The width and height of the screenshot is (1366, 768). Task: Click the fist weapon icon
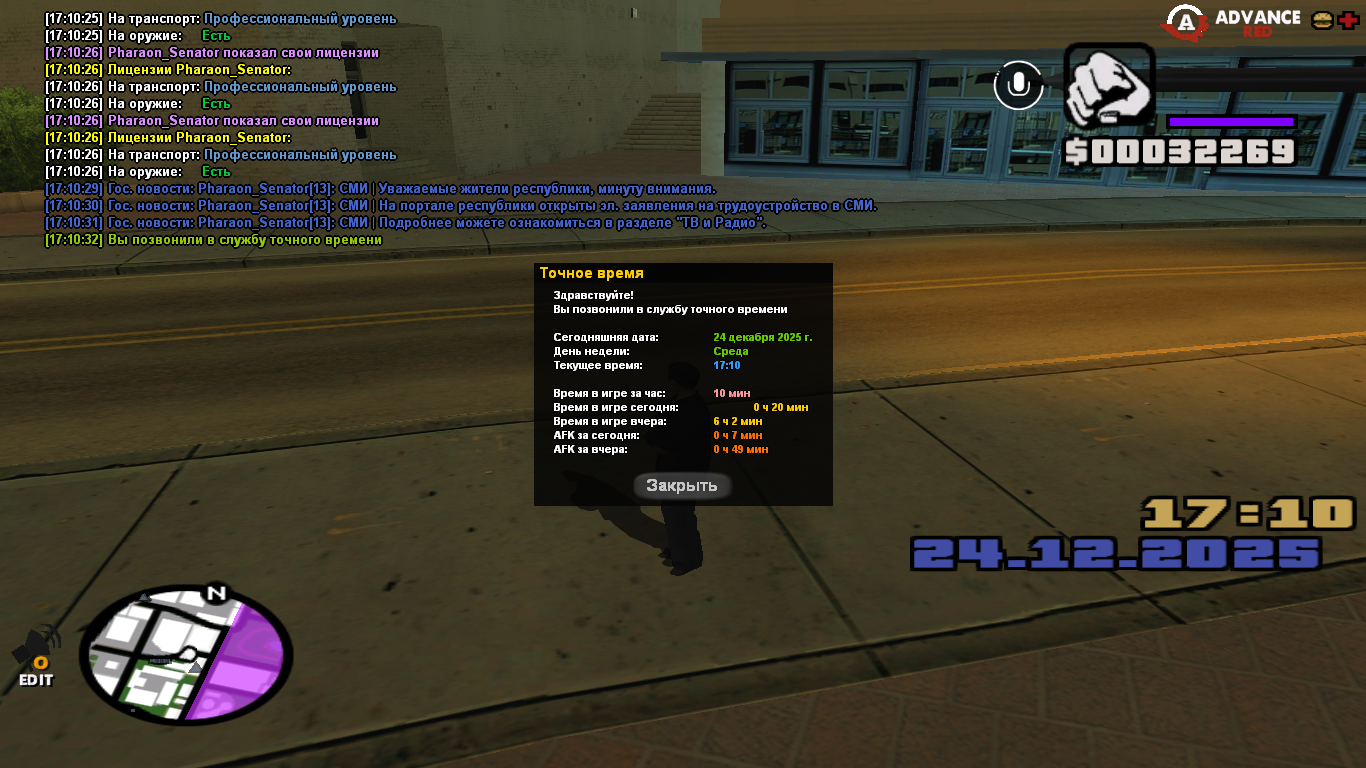click(1108, 86)
